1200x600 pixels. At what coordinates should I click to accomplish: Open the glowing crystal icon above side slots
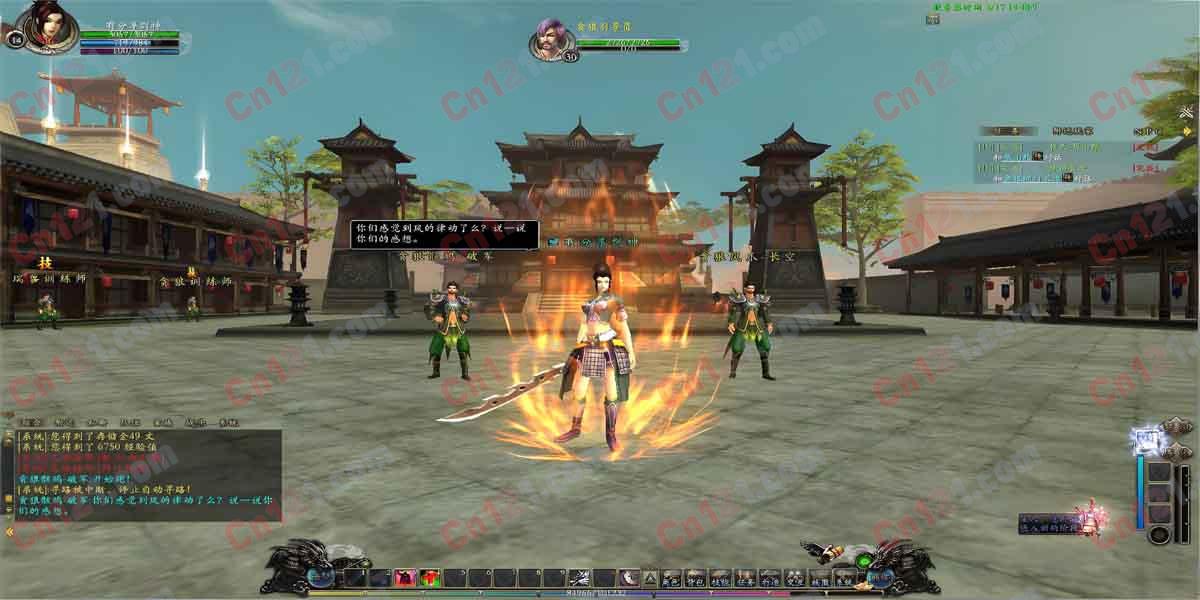1144,438
